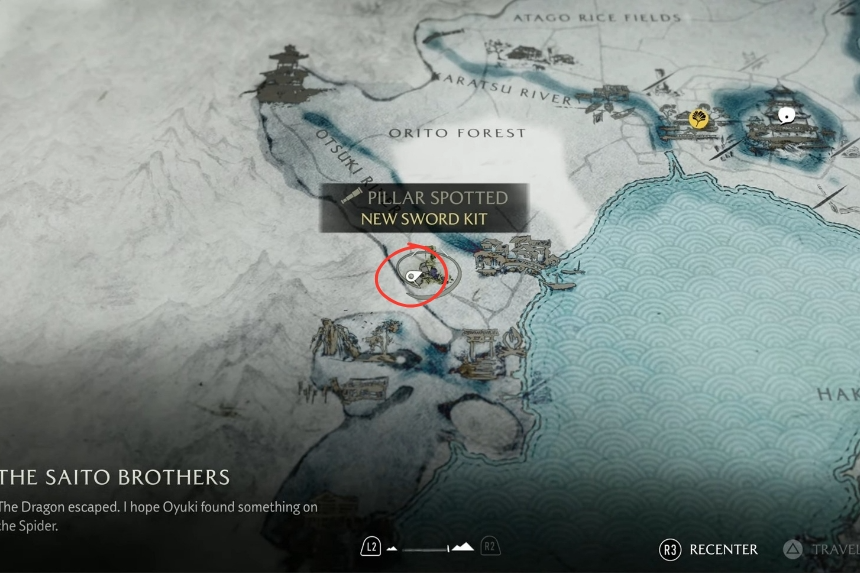Click the Pillar Spotted New Sword Kit tooltip
The image size is (860, 573).
point(424,208)
